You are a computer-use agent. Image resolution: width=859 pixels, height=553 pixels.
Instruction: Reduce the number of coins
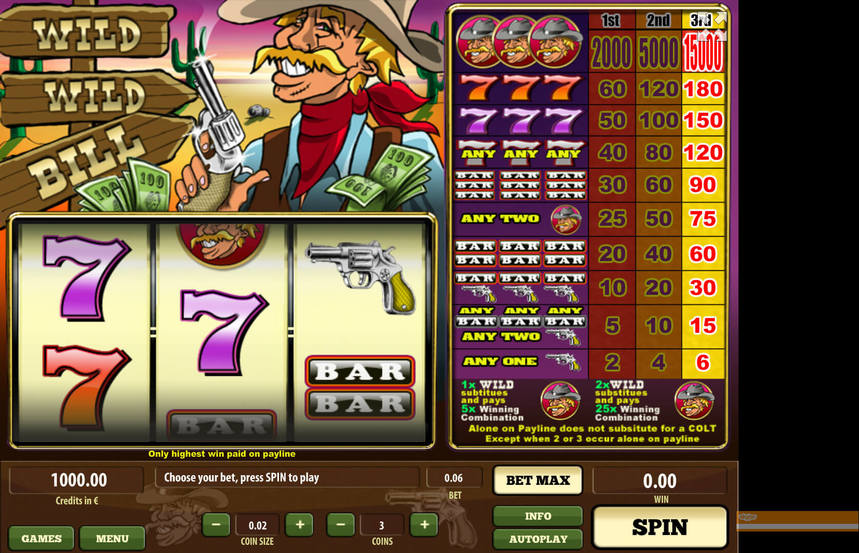(x=341, y=524)
